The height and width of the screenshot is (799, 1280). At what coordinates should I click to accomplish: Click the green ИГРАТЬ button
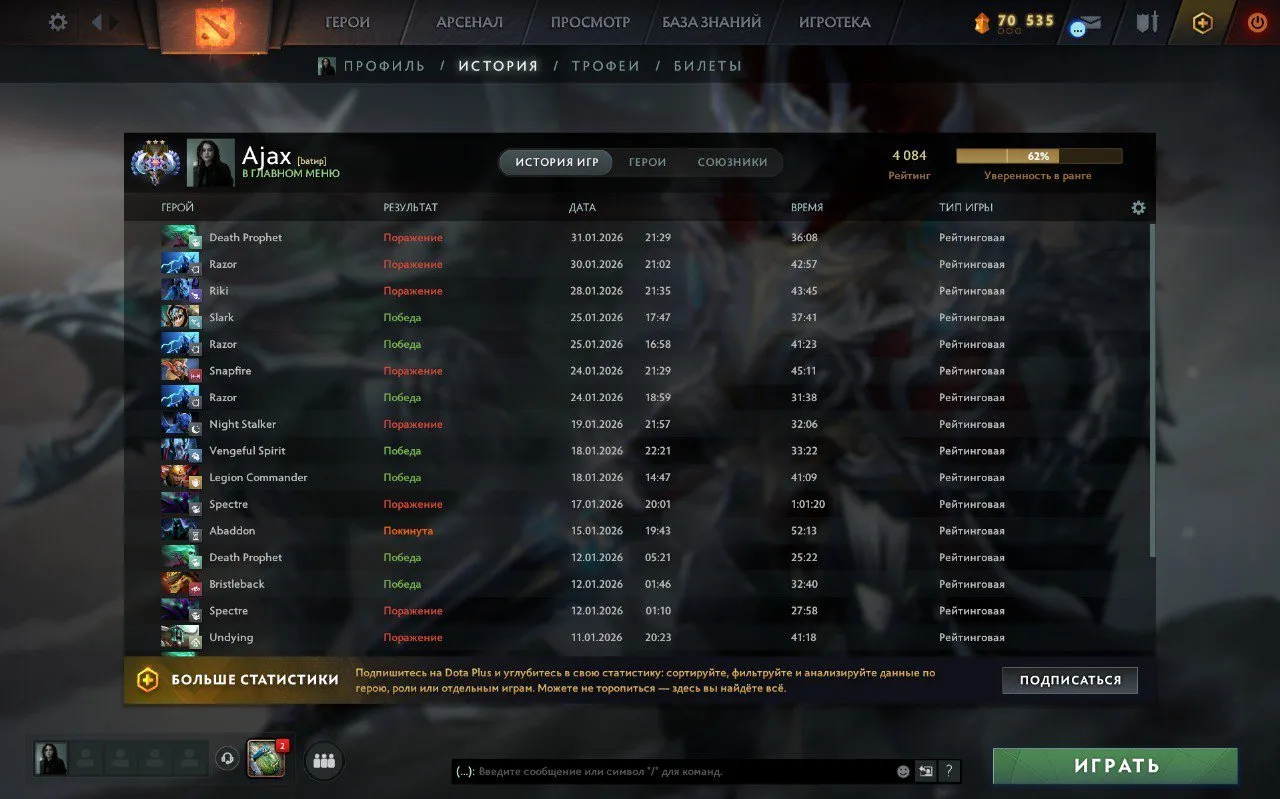(x=1114, y=765)
